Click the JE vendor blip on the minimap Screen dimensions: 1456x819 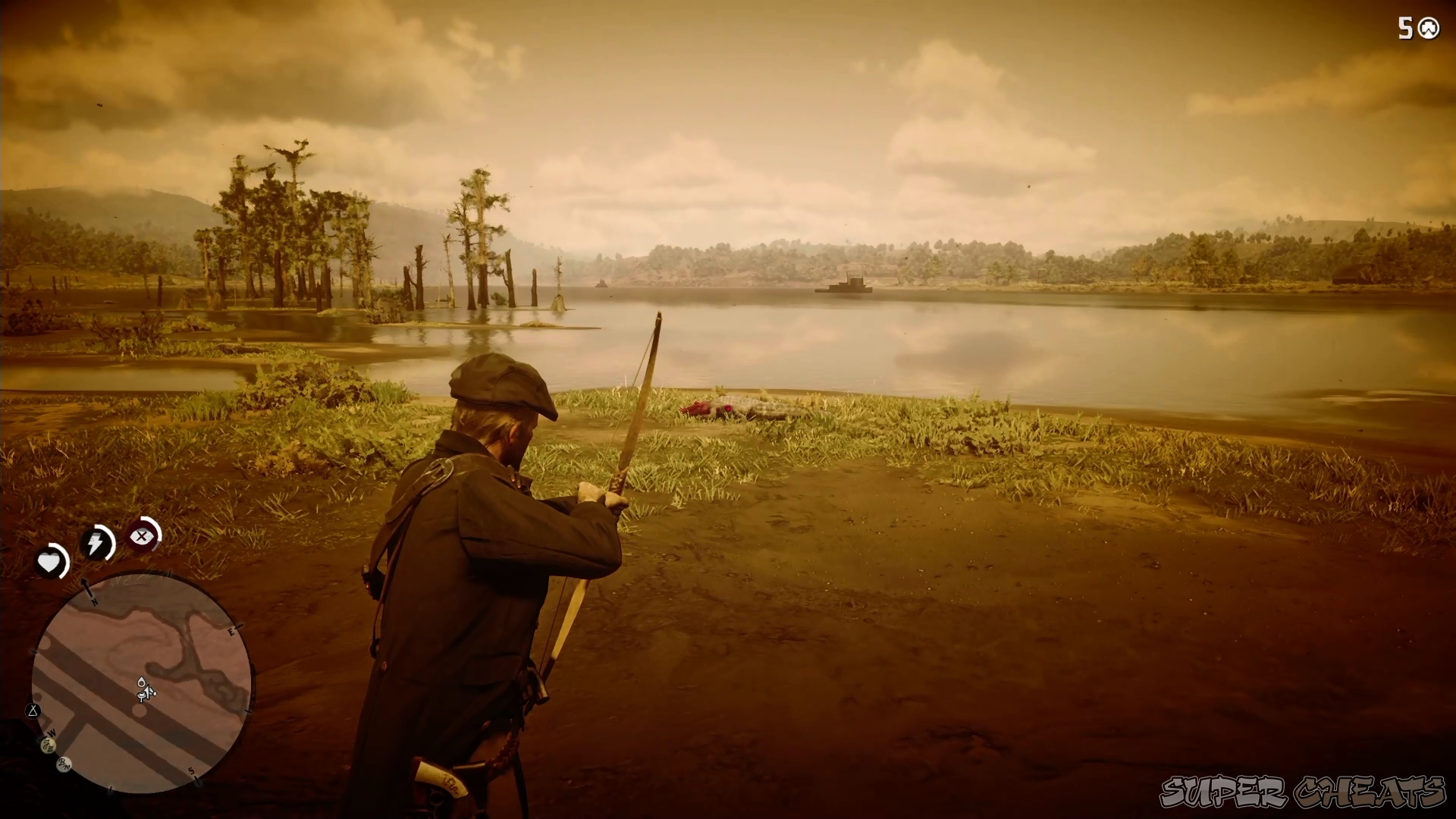tap(49, 746)
